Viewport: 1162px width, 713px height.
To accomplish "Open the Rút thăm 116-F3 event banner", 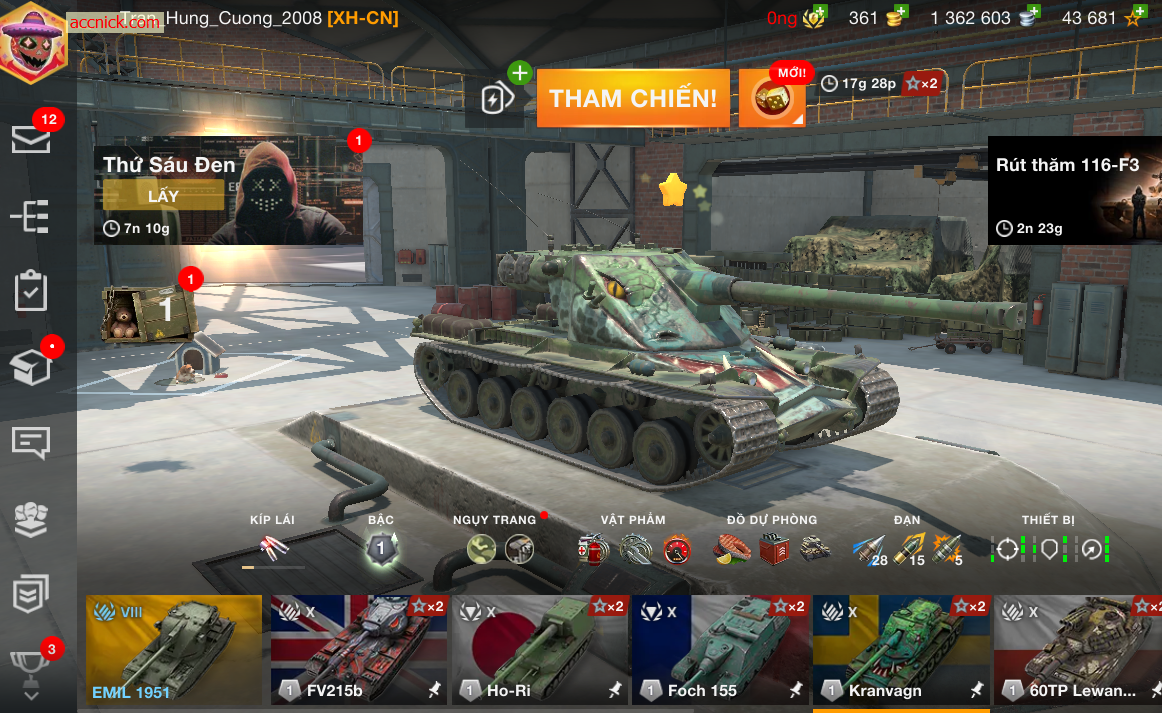I will coord(1074,191).
